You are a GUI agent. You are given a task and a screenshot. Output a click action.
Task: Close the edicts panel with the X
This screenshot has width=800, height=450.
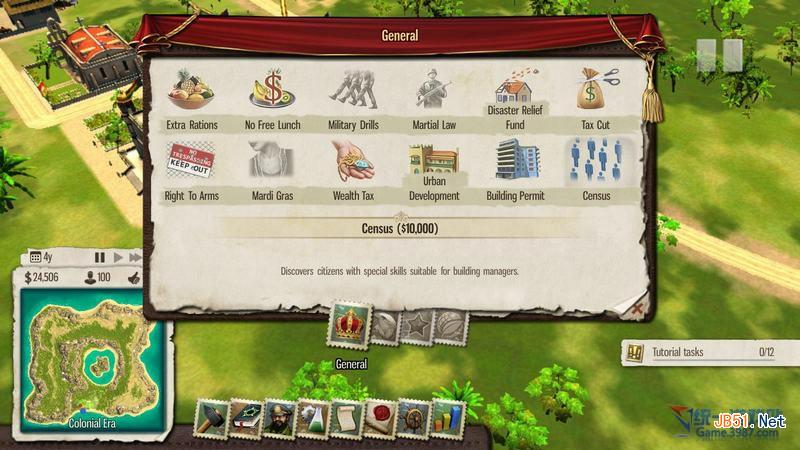pyautogui.click(x=638, y=311)
